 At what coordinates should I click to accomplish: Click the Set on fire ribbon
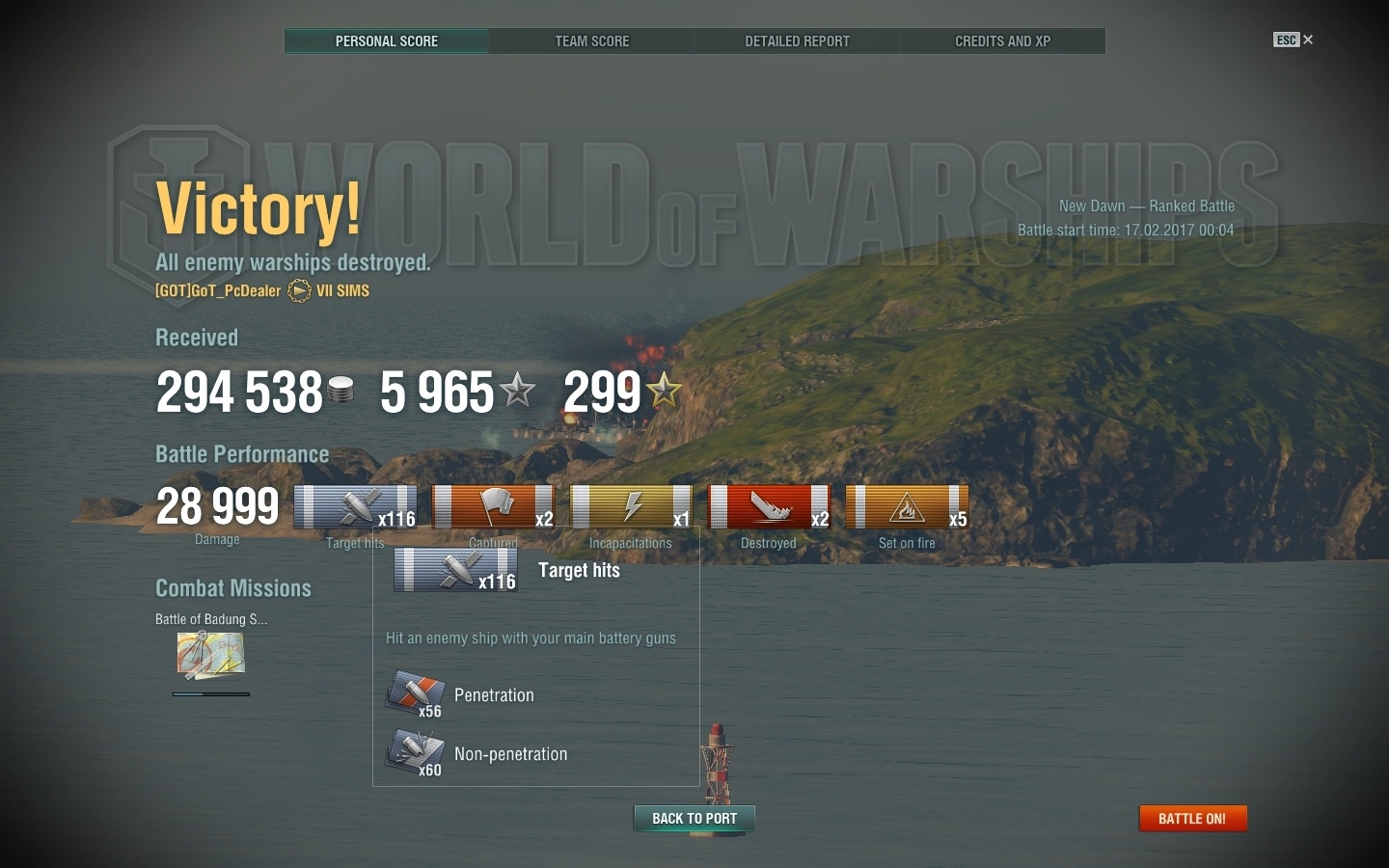tap(907, 507)
